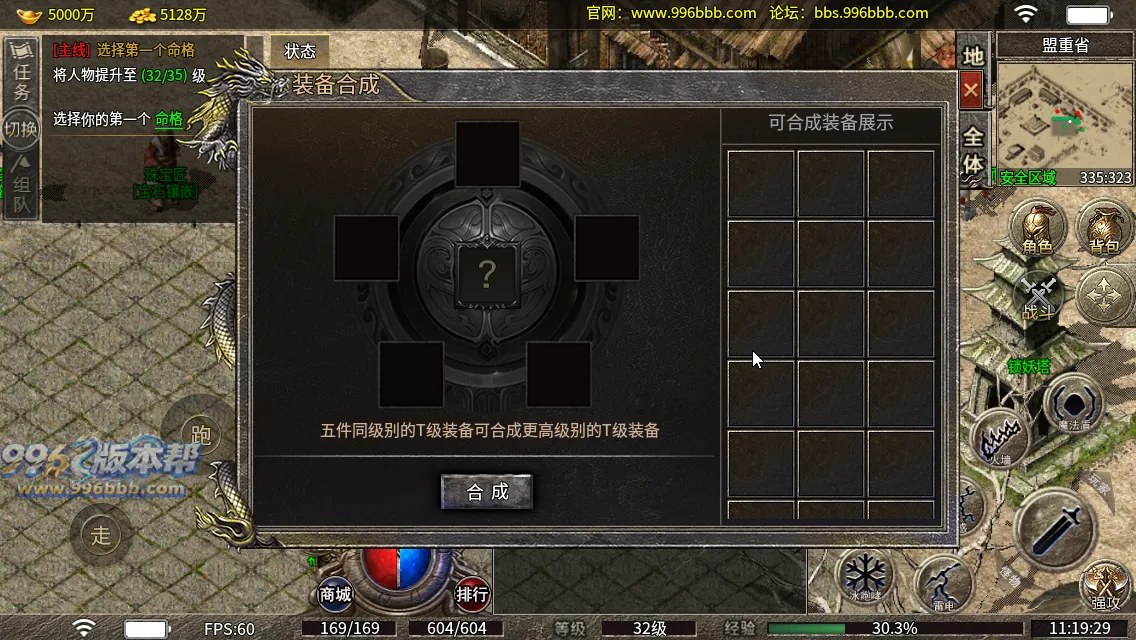Cast the 火墙 fire wall skill

[x=1002, y=438]
